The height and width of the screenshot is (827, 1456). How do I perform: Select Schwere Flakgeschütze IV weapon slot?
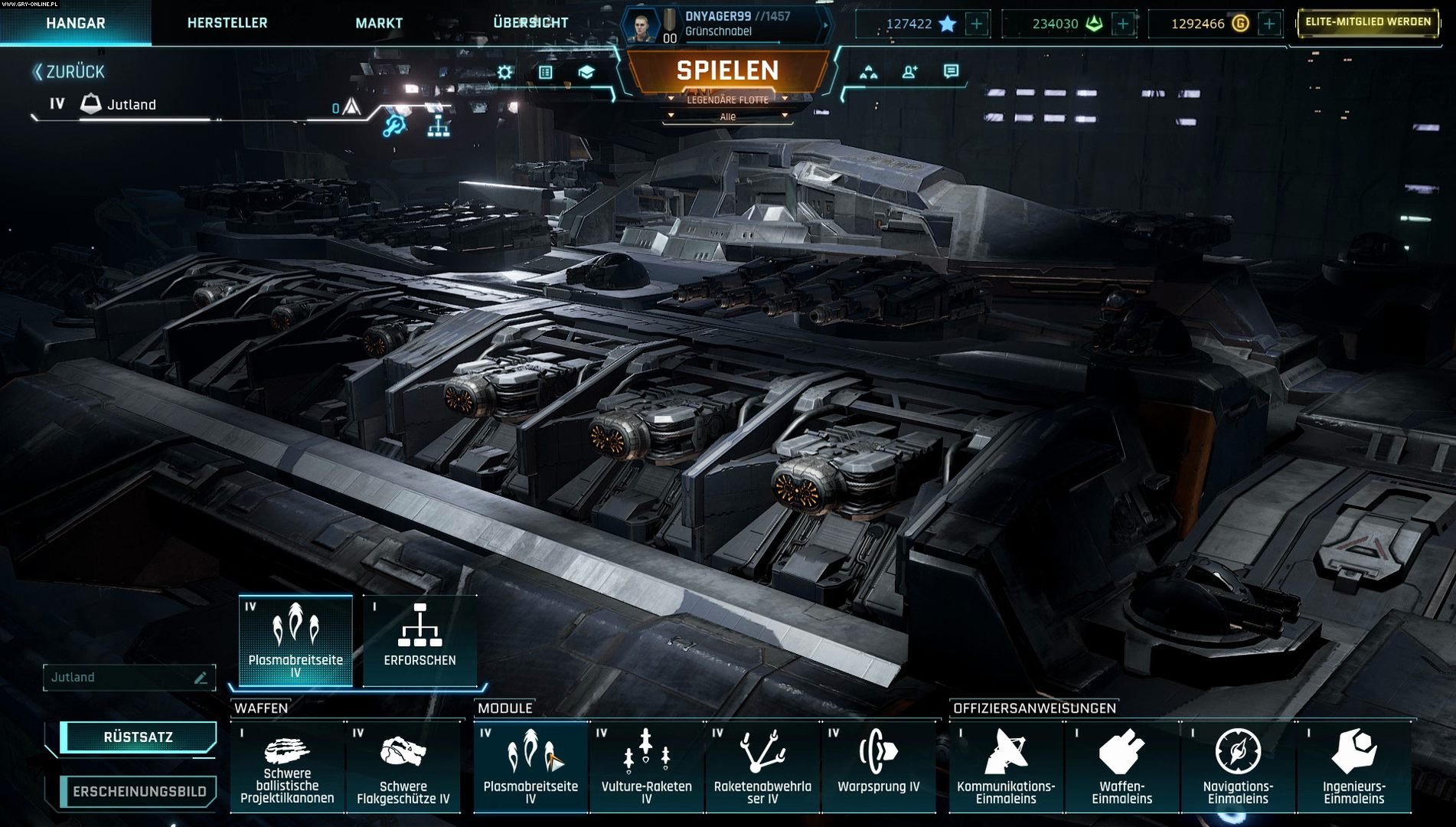point(403,766)
